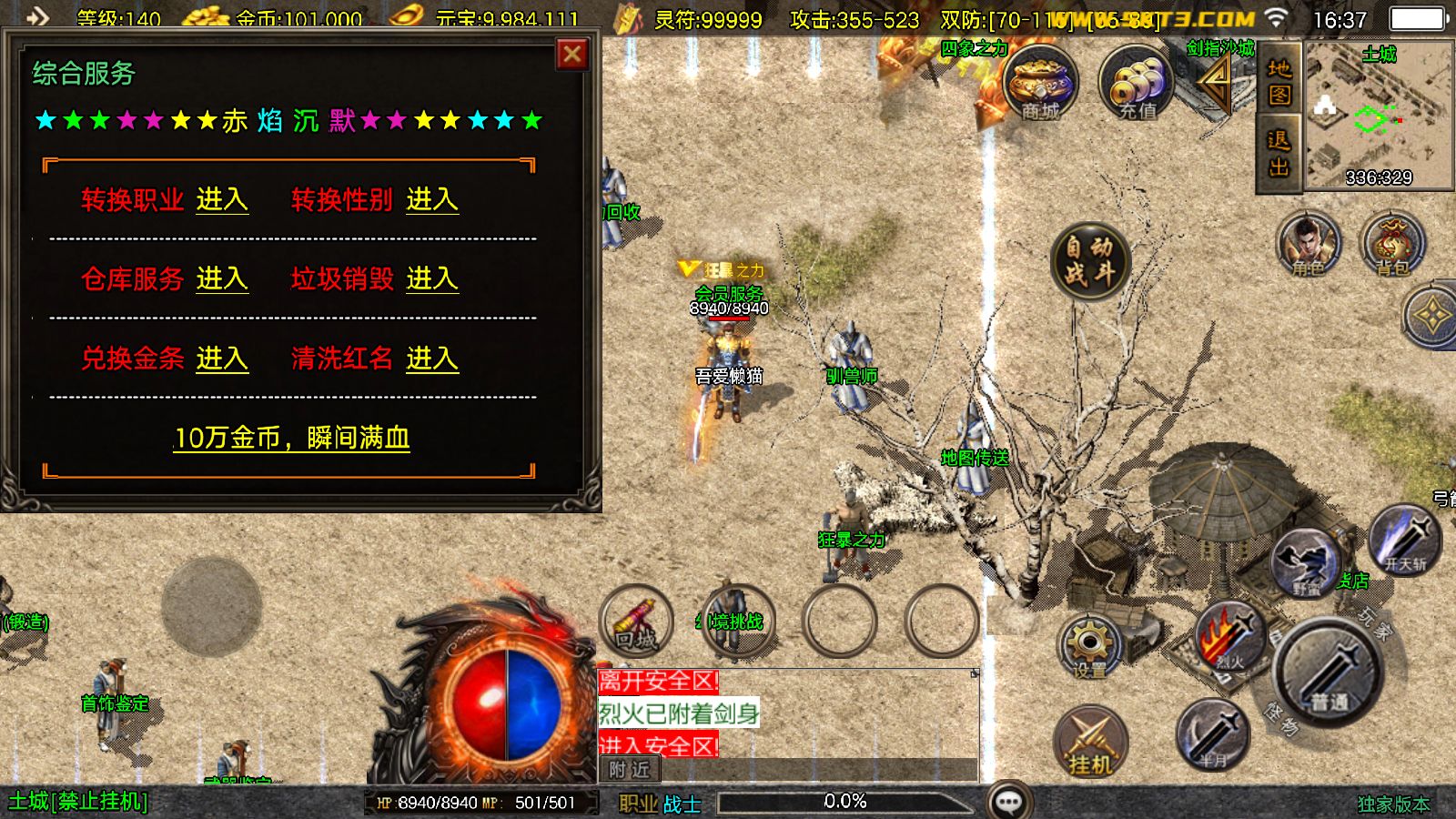Close the 综合服务 service panel
Screen dimensions: 1456x819
click(572, 56)
